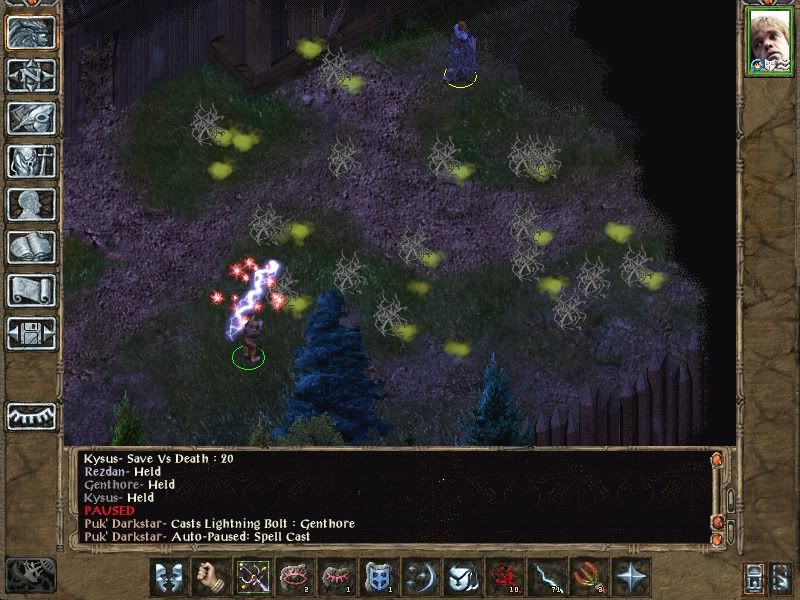This screenshot has width=800, height=600.
Task: Click the Return to Game button
Action: point(31,32)
